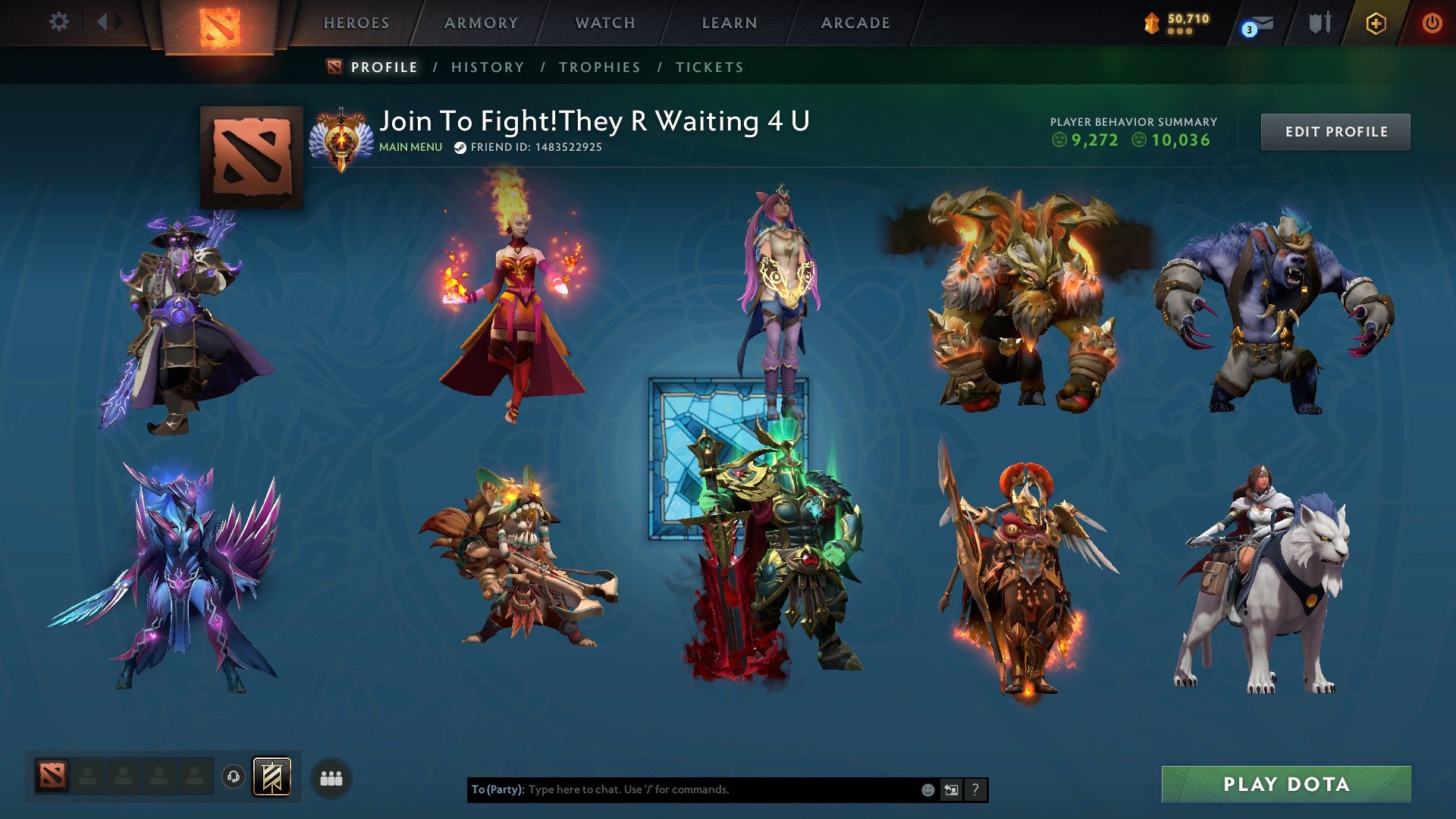1456x819 pixels.
Task: Click the power button to exit Dota
Action: tap(1432, 23)
